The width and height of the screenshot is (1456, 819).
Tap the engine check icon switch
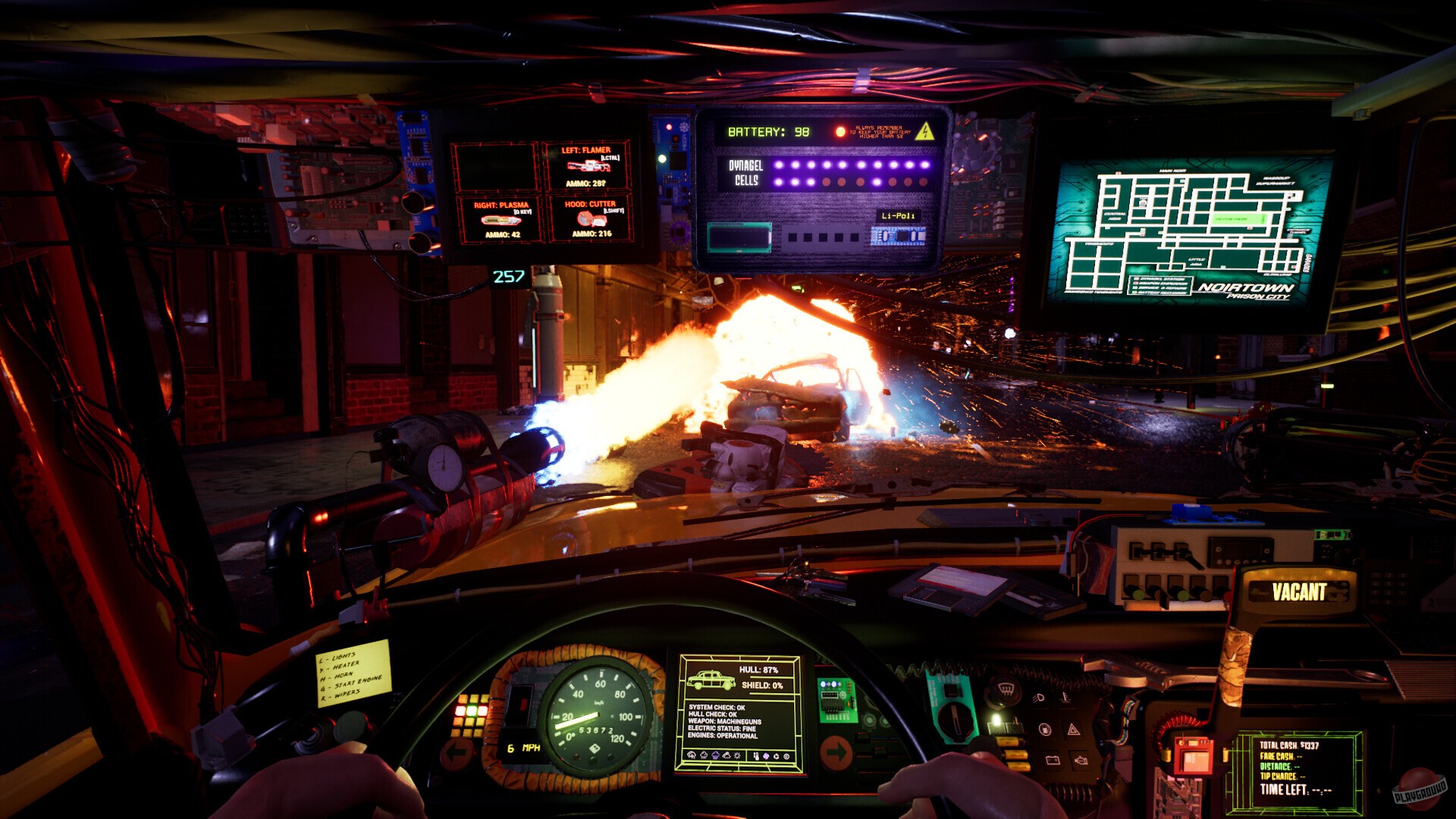1081,761
